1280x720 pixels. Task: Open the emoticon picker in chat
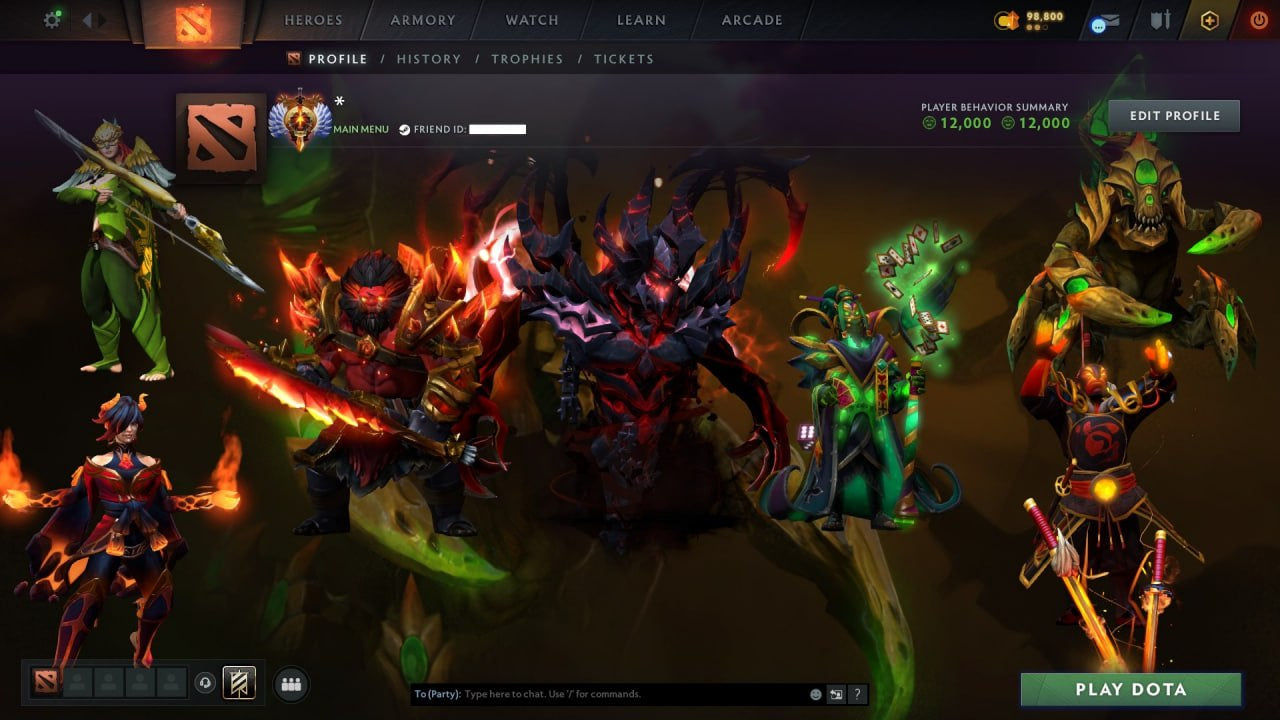[x=815, y=694]
